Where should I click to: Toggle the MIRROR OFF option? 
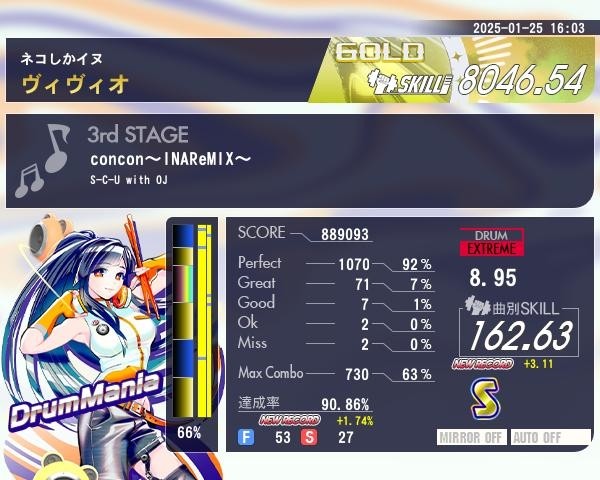pos(473,437)
